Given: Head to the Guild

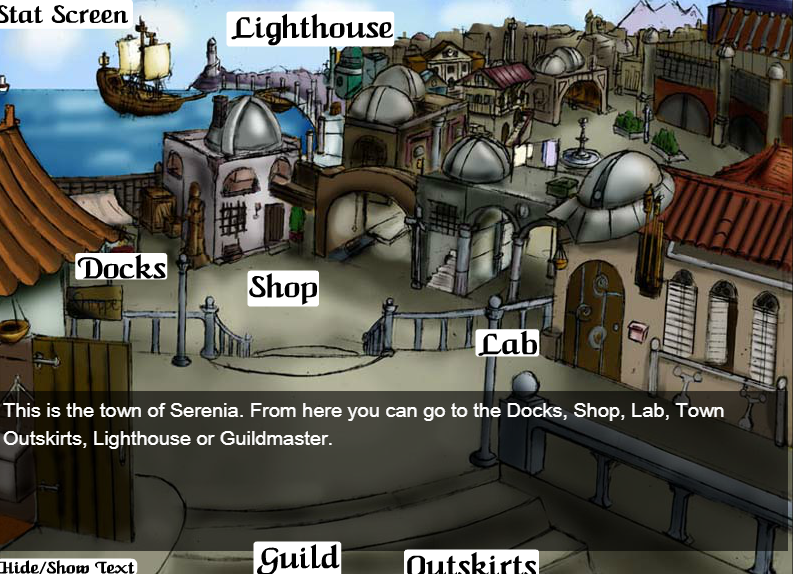Looking at the screenshot, I should click(297, 558).
